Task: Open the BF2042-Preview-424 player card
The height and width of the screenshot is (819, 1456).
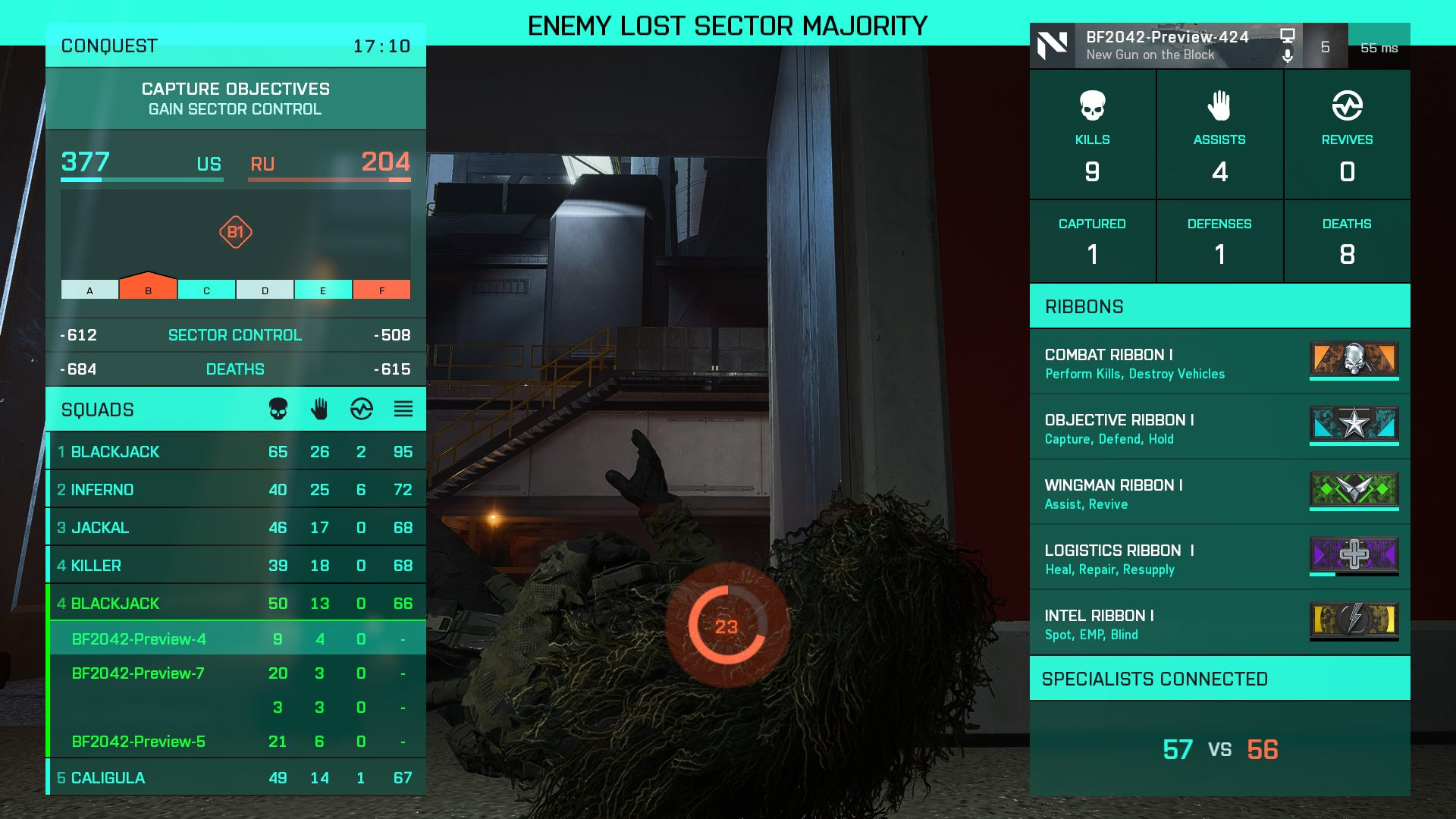Action: [1166, 45]
